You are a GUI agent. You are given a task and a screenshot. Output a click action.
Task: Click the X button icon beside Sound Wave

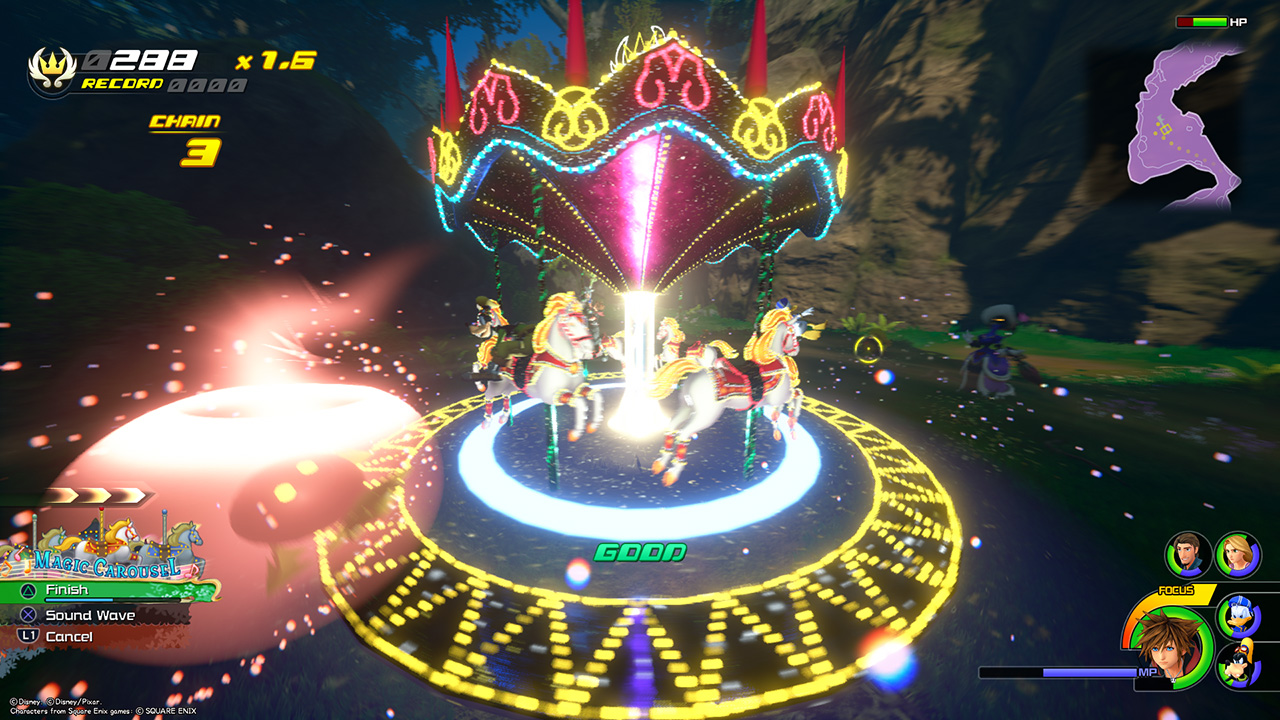[x=27, y=615]
